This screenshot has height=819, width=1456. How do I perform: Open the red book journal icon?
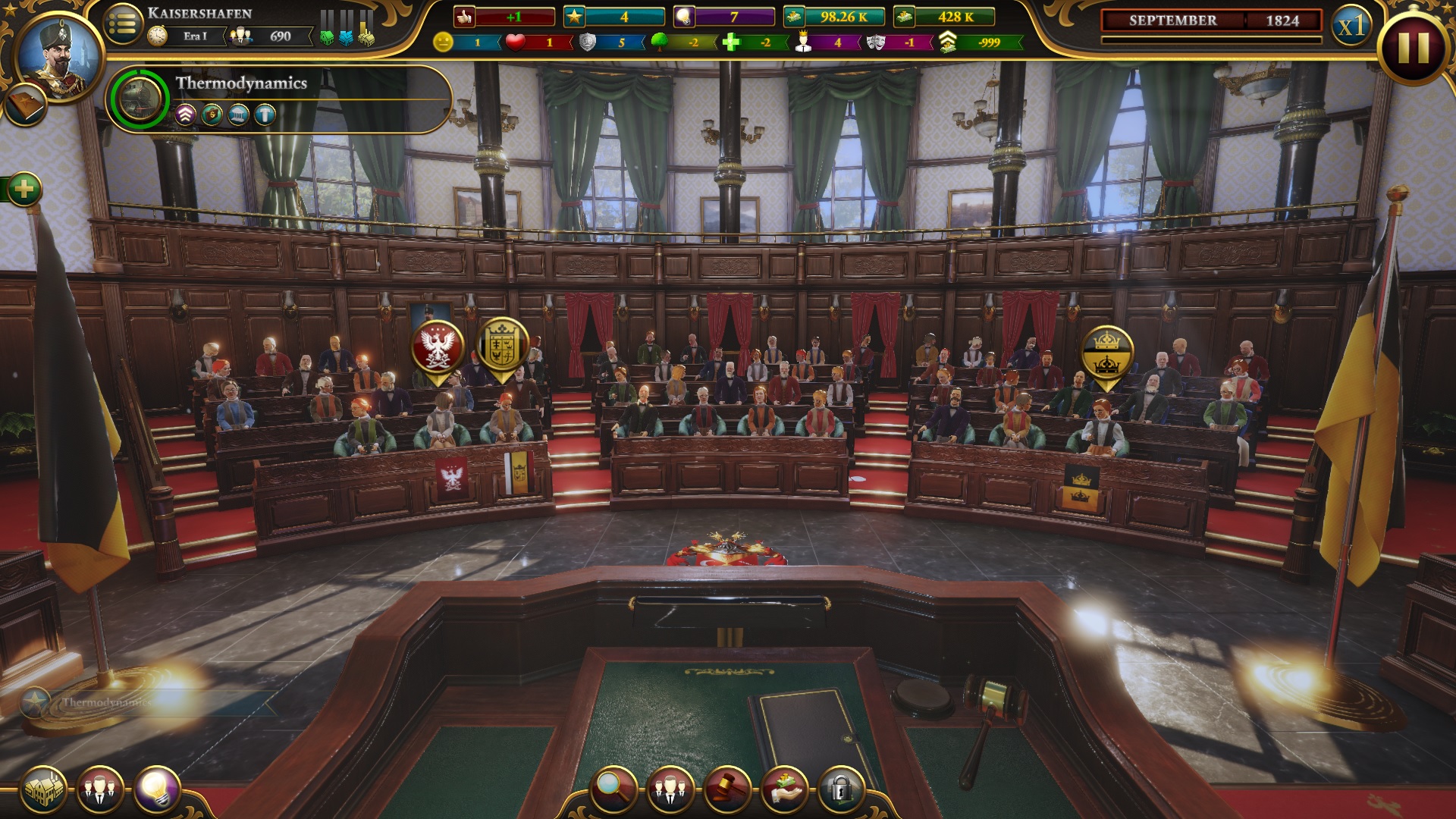[x=25, y=106]
